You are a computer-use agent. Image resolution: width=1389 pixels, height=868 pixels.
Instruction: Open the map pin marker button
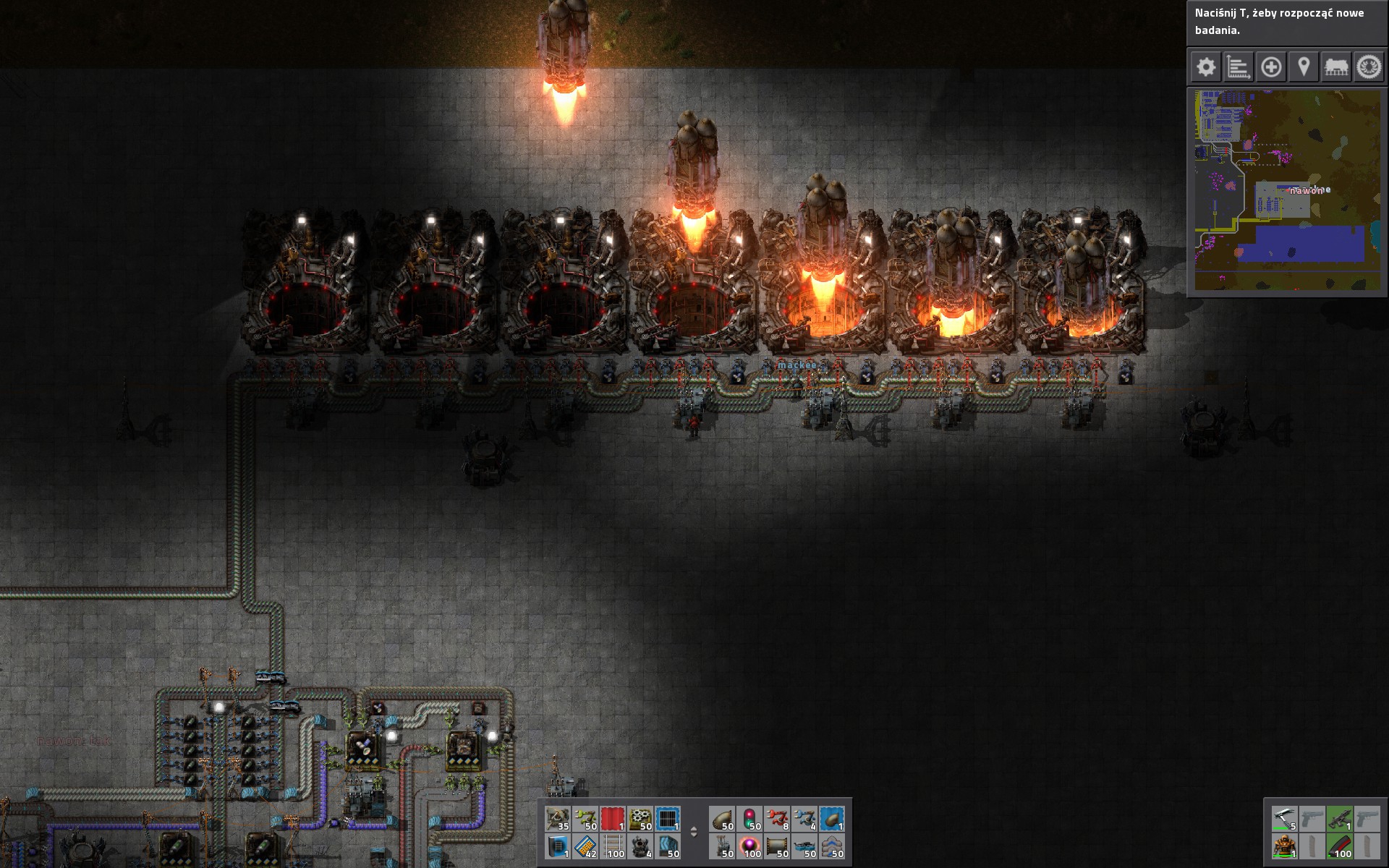(1304, 68)
